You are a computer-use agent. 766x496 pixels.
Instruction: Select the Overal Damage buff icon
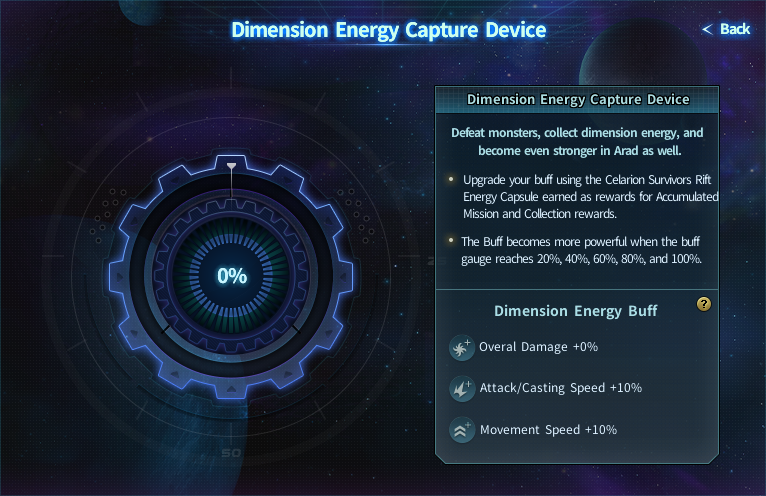pyautogui.click(x=461, y=348)
